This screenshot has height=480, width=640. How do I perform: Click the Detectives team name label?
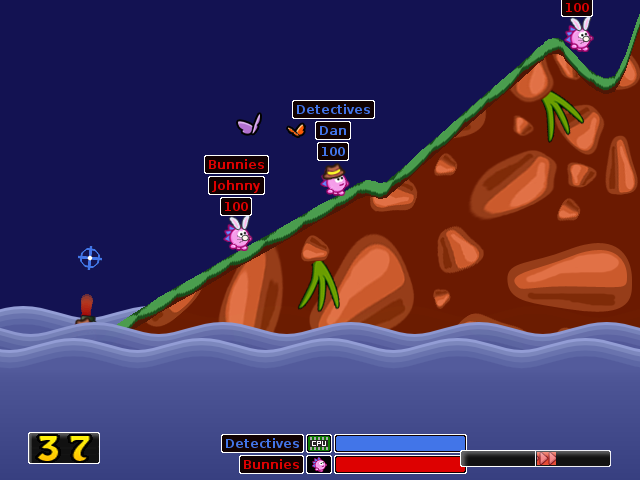262,443
